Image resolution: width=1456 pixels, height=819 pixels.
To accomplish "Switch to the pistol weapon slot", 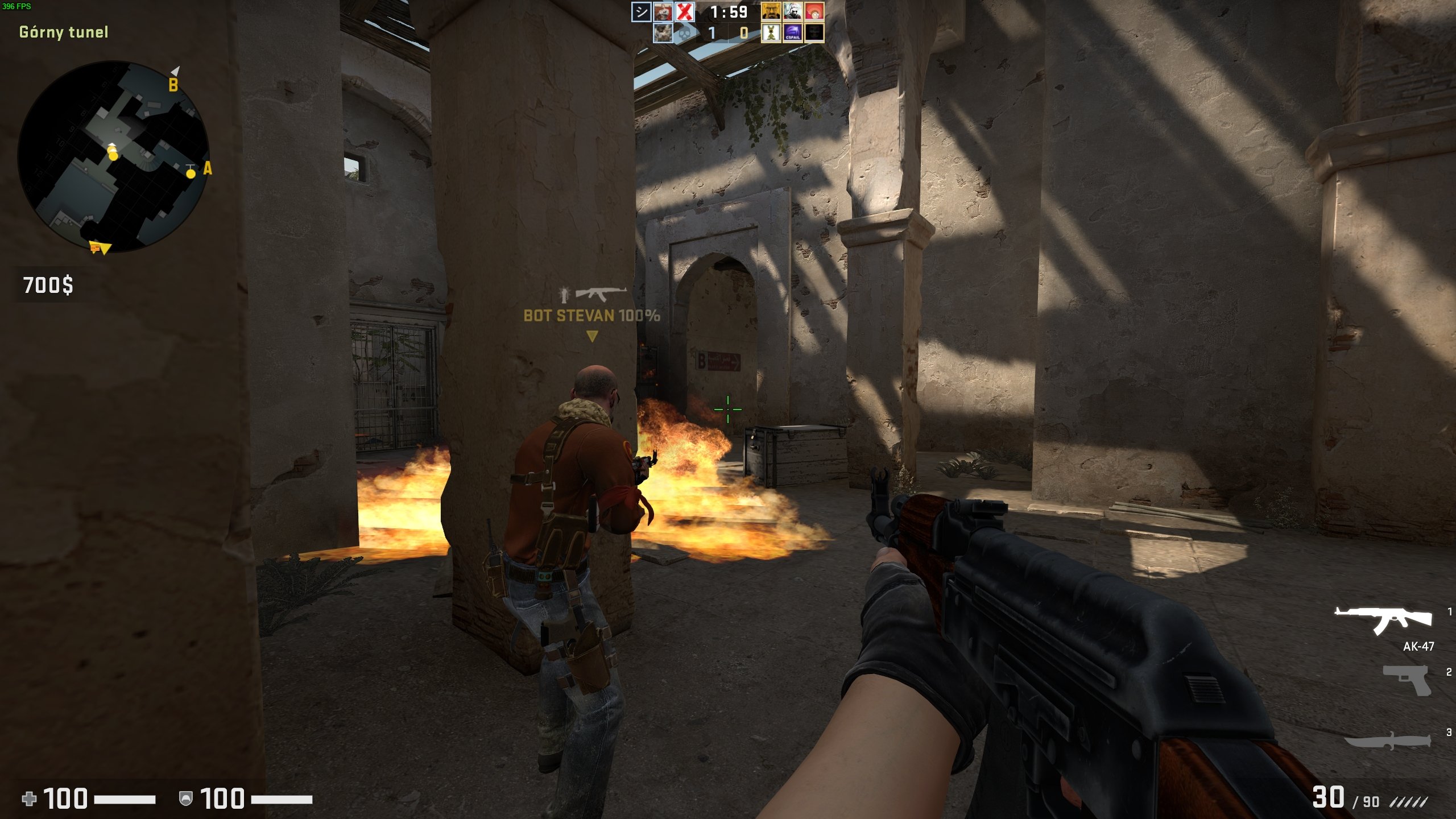I will (x=1407, y=679).
